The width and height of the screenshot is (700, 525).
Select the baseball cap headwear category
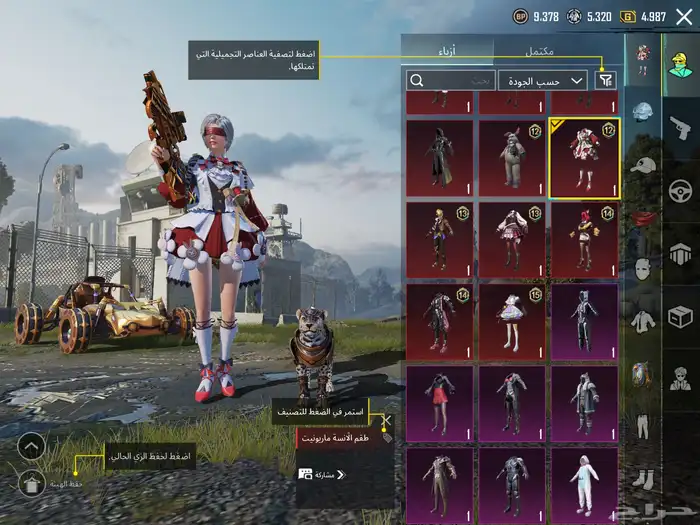tap(642, 164)
